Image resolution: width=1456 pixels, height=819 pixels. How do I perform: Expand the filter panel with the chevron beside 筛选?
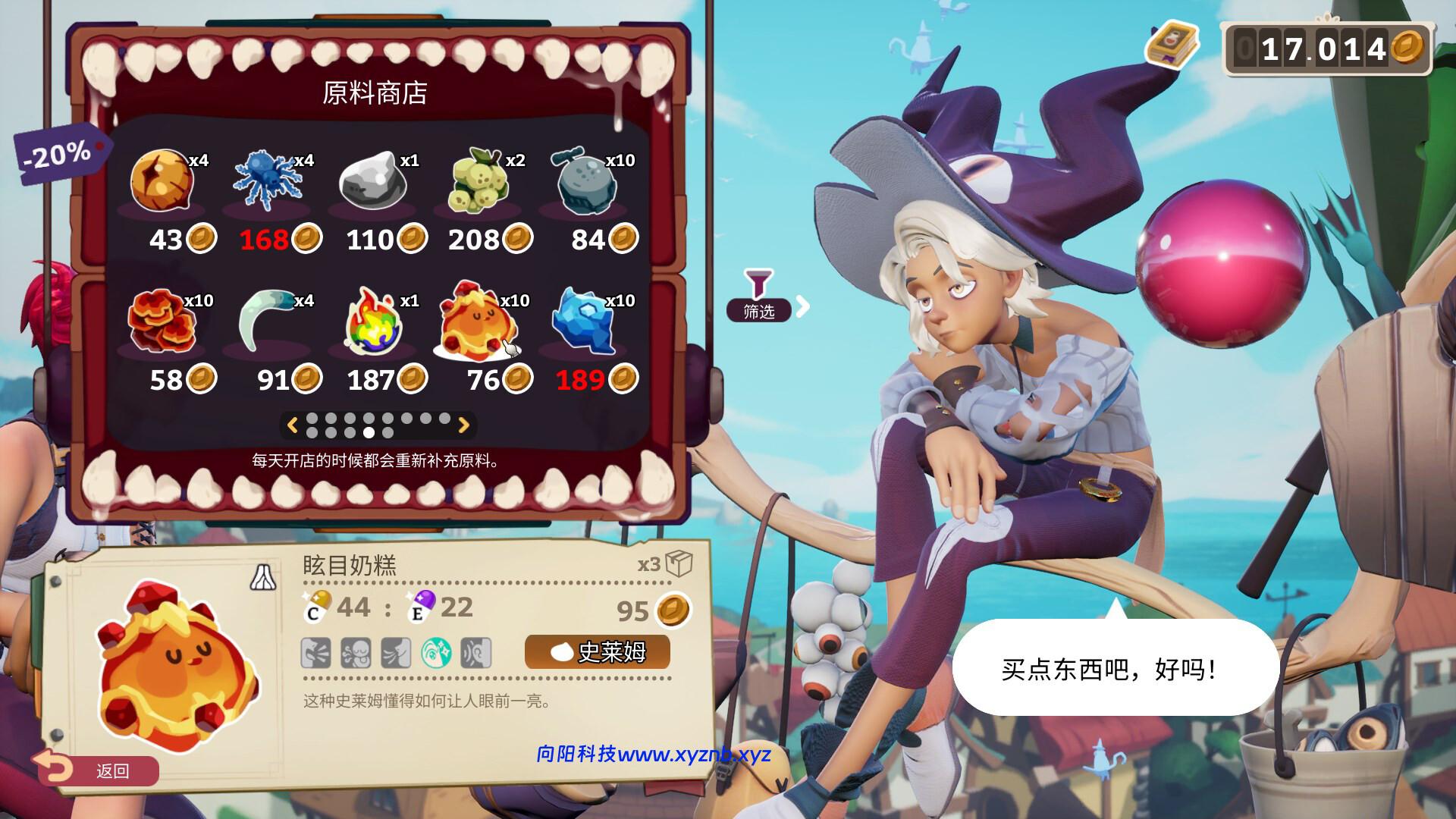click(802, 306)
